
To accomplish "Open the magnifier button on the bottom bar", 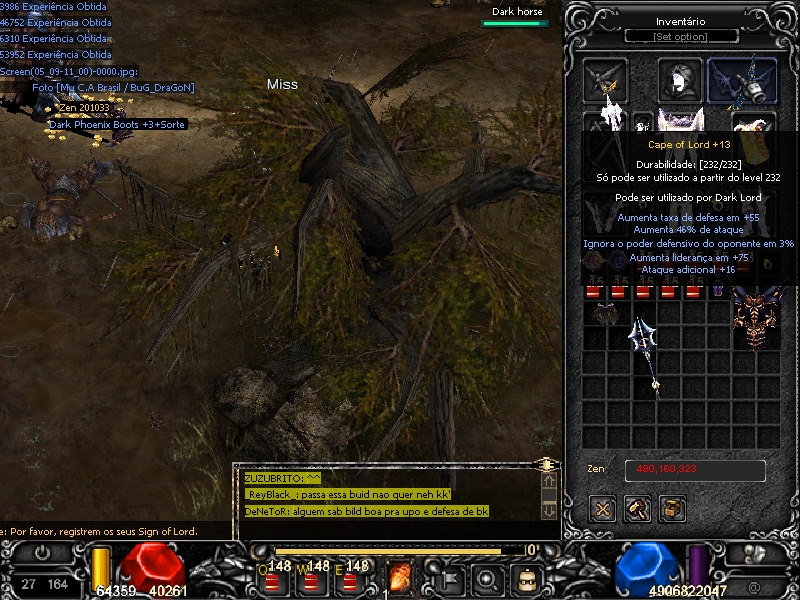I will (487, 577).
